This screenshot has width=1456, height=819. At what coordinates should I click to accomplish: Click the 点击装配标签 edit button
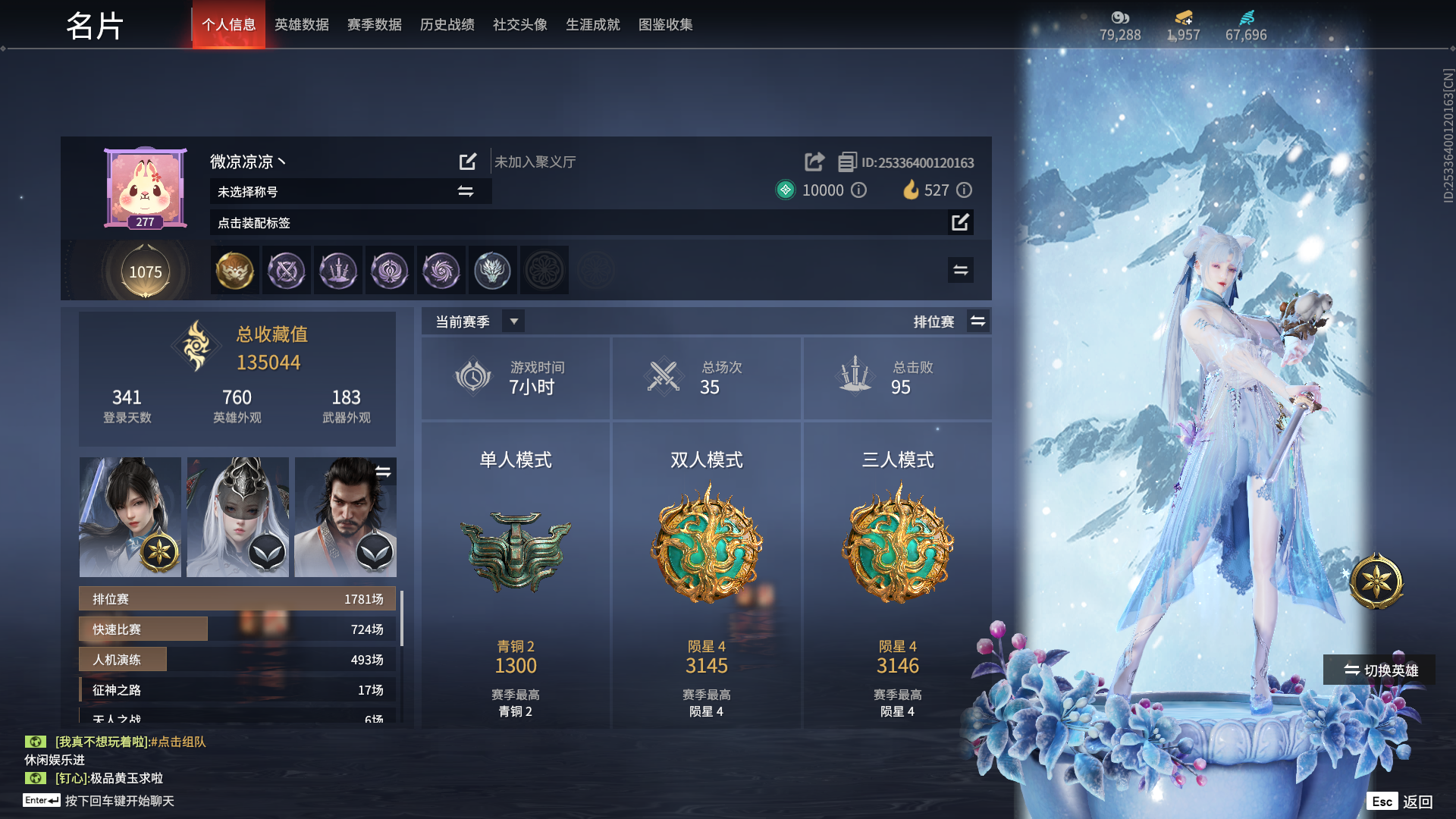coord(960,222)
